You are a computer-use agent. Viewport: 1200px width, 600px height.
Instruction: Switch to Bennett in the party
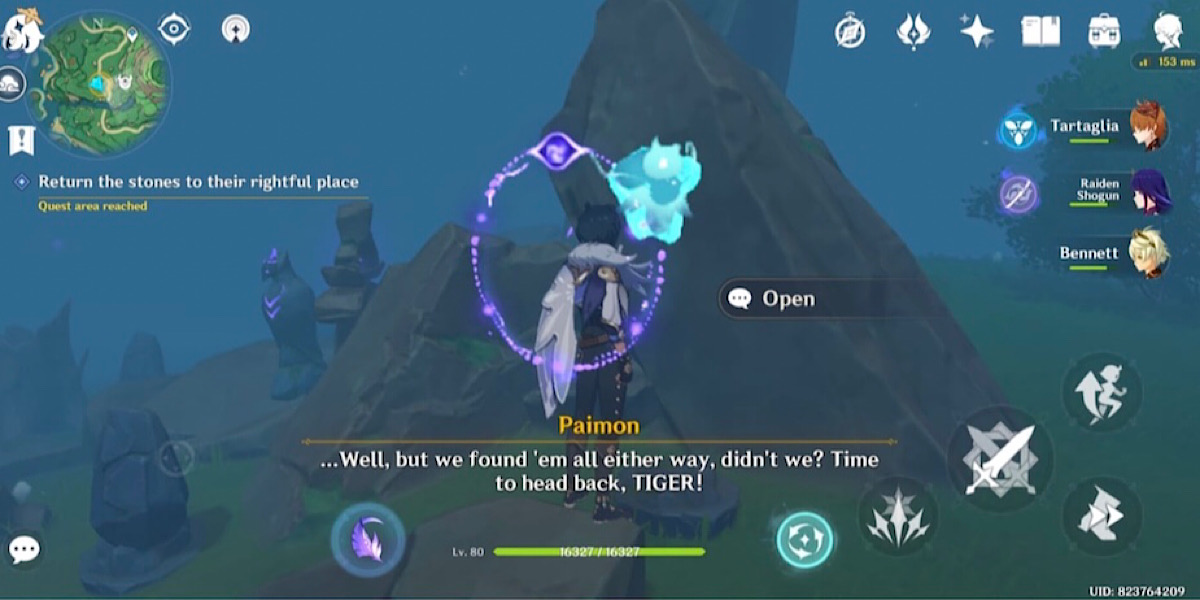[1145, 254]
